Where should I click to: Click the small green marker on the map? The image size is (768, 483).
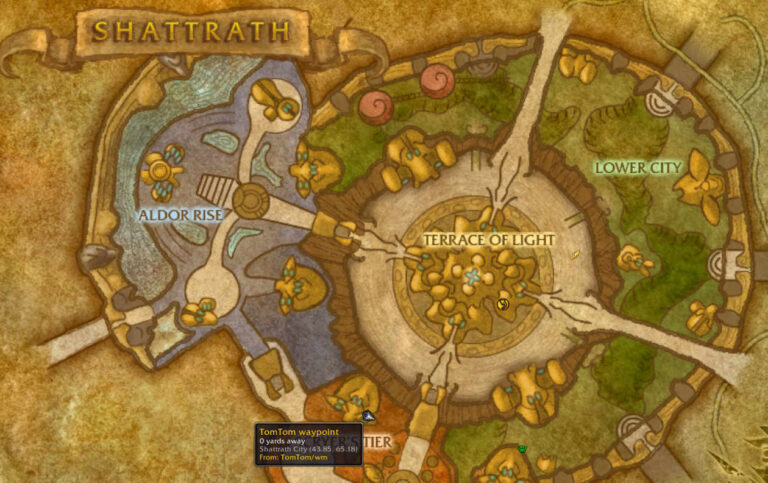(x=522, y=449)
